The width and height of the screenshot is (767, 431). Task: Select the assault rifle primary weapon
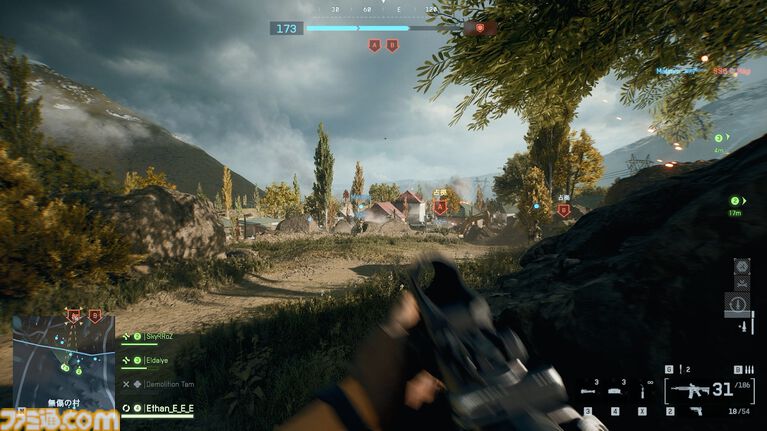690,390
